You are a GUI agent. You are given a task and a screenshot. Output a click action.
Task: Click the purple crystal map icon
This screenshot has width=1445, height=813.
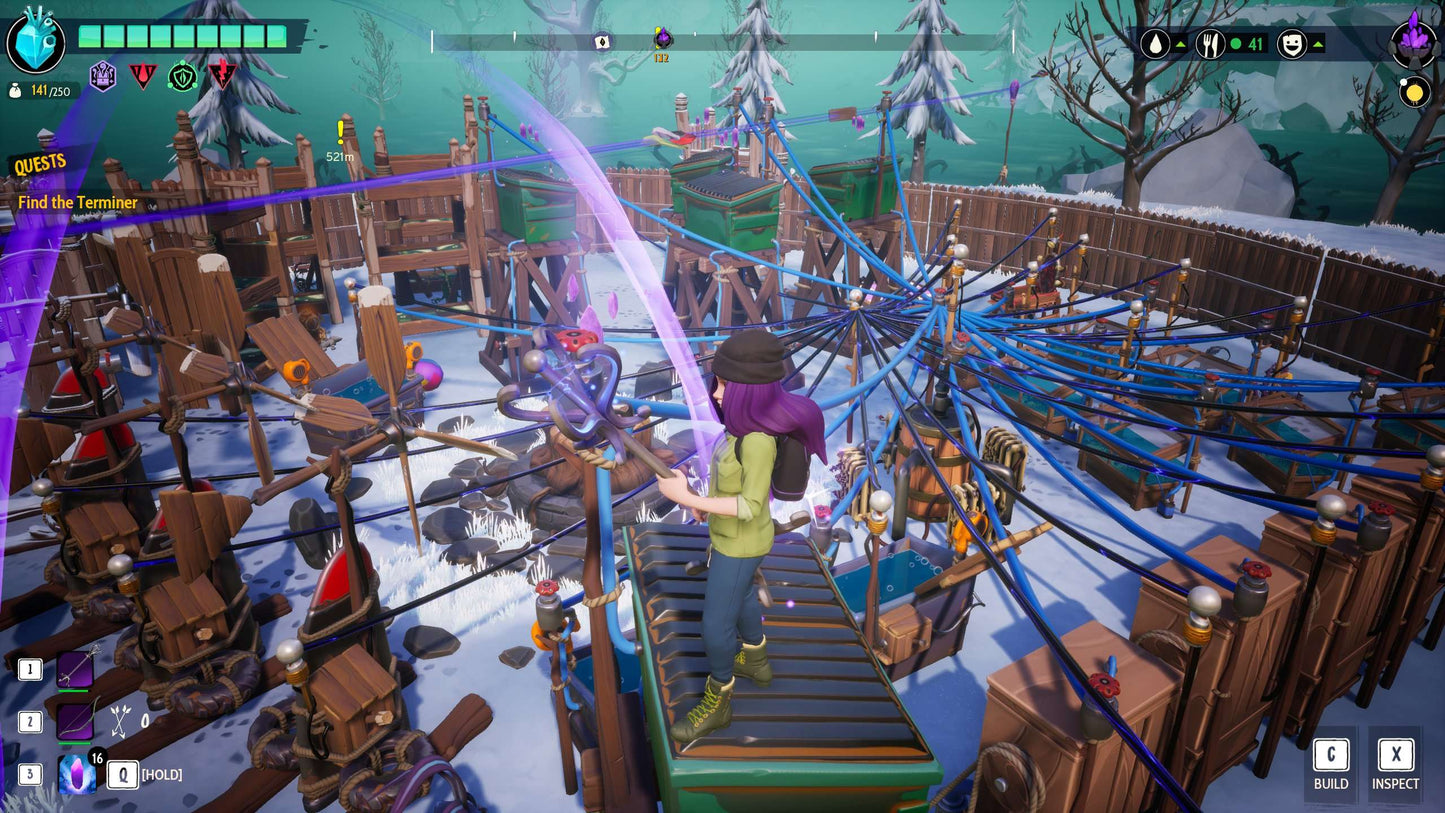pos(1411,42)
